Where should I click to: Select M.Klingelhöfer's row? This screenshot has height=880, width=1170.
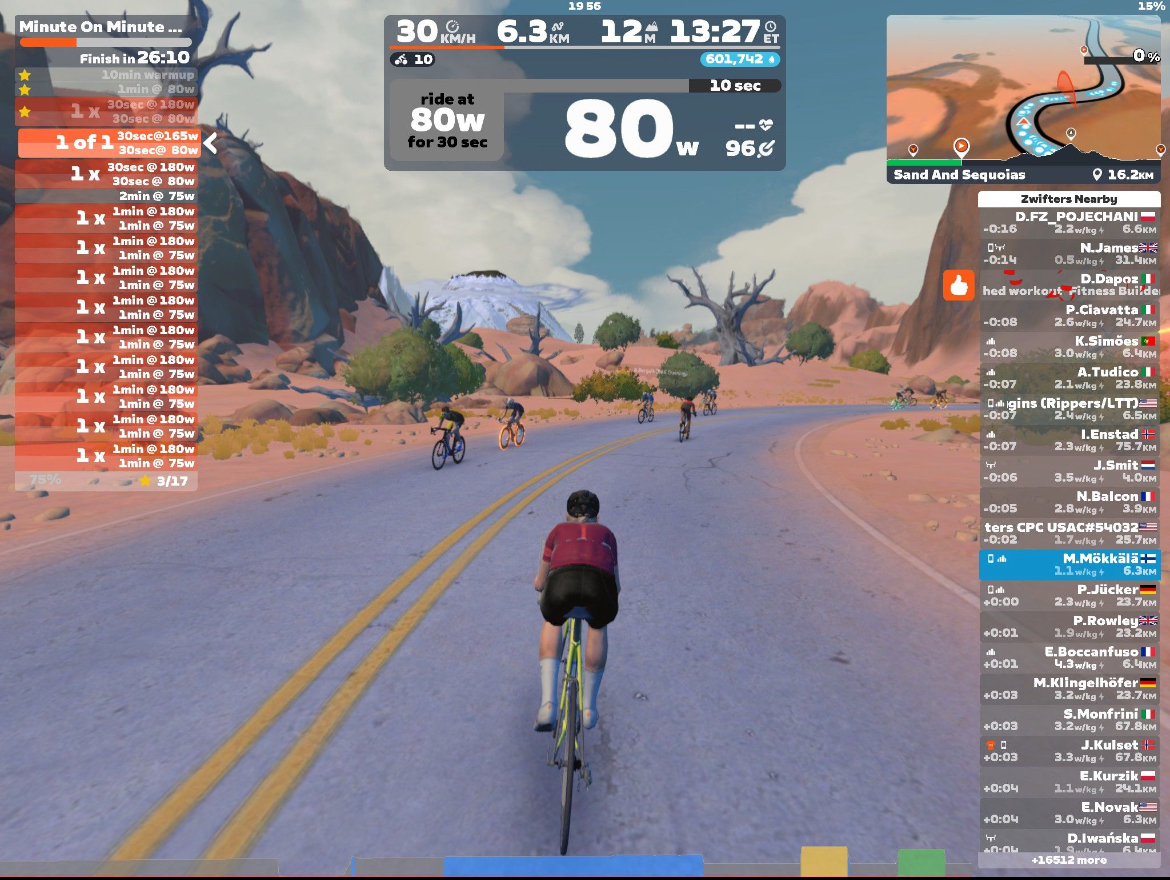tap(1069, 689)
